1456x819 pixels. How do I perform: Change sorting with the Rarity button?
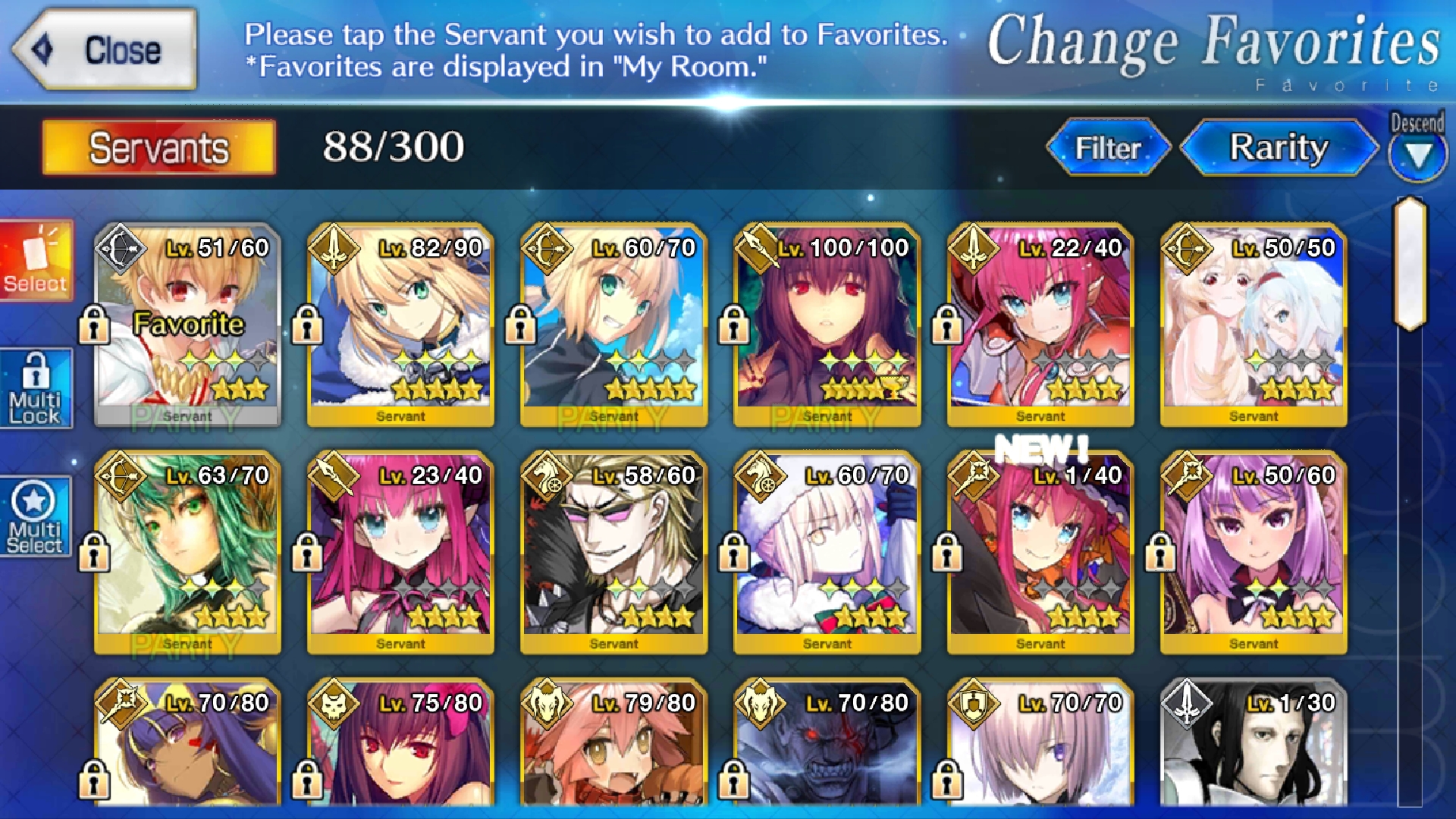pos(1279,147)
